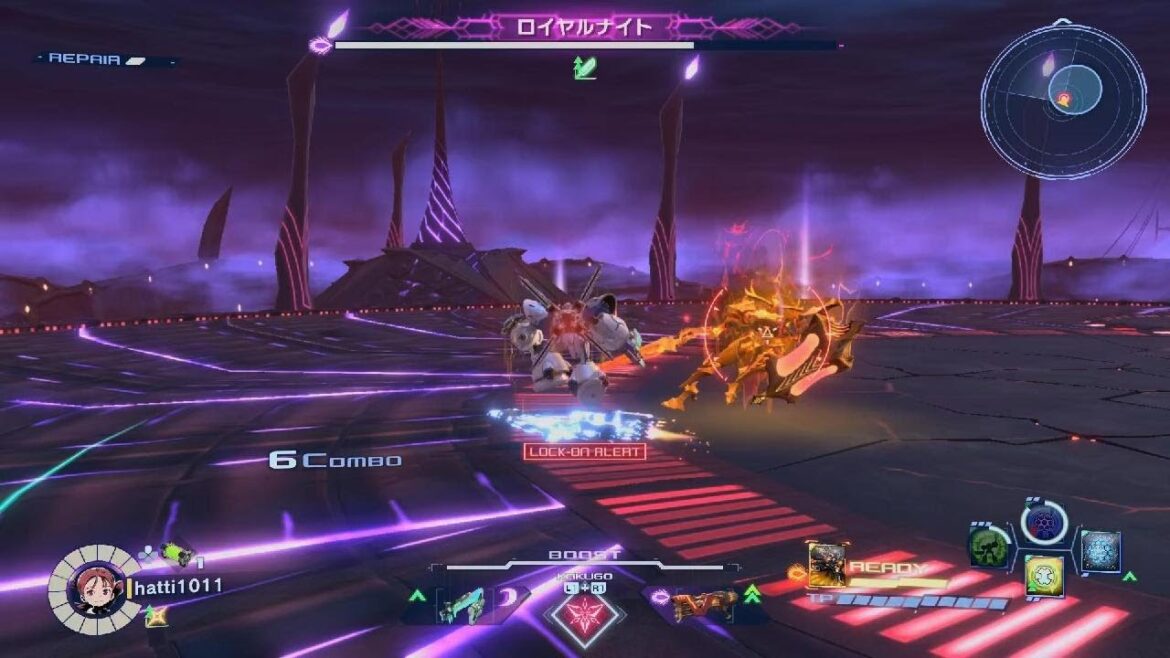Activate the dark blue circular skill icon
The image size is (1170, 658).
[1044, 522]
